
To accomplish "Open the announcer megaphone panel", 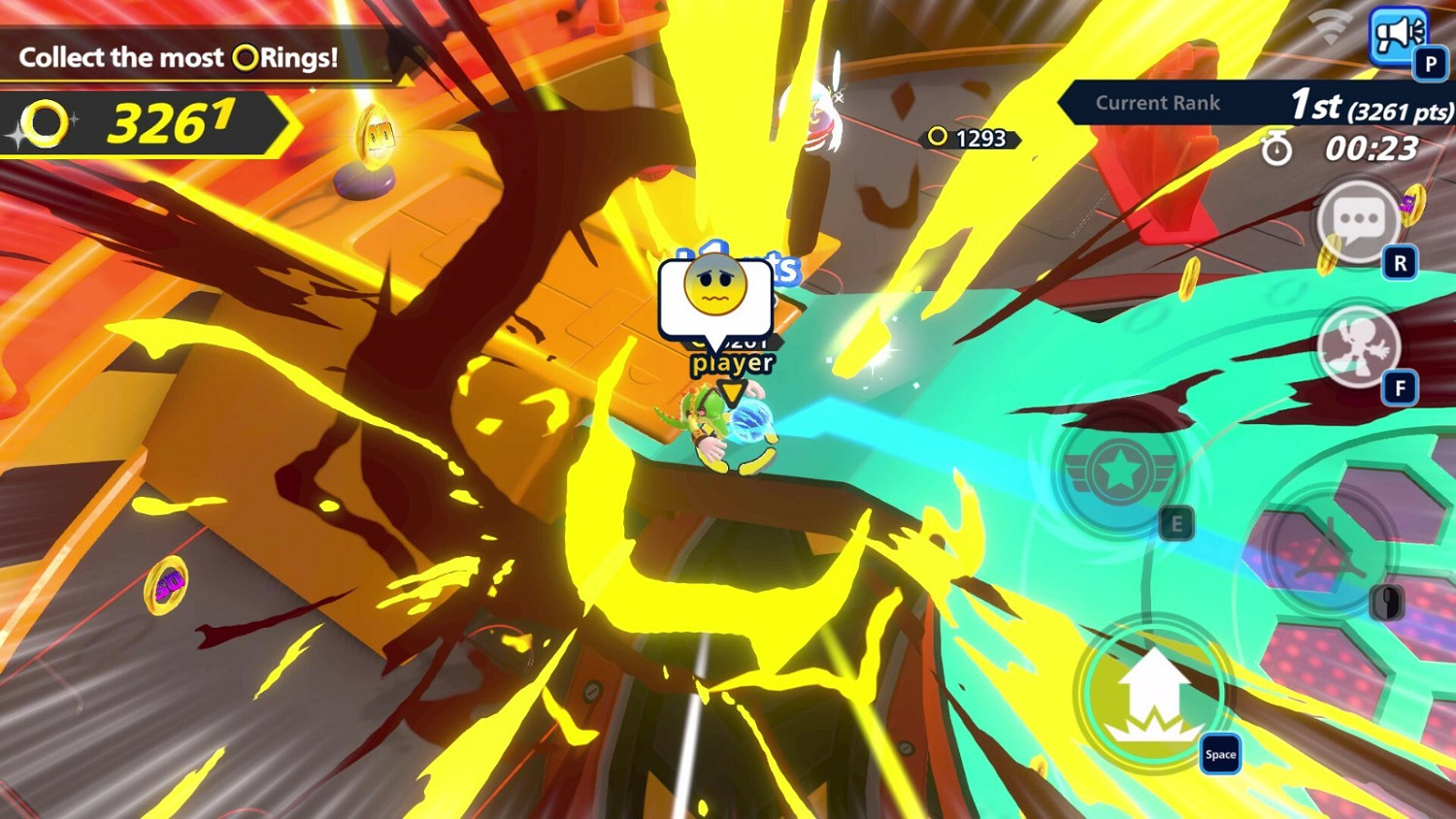I will pyautogui.click(x=1400, y=36).
